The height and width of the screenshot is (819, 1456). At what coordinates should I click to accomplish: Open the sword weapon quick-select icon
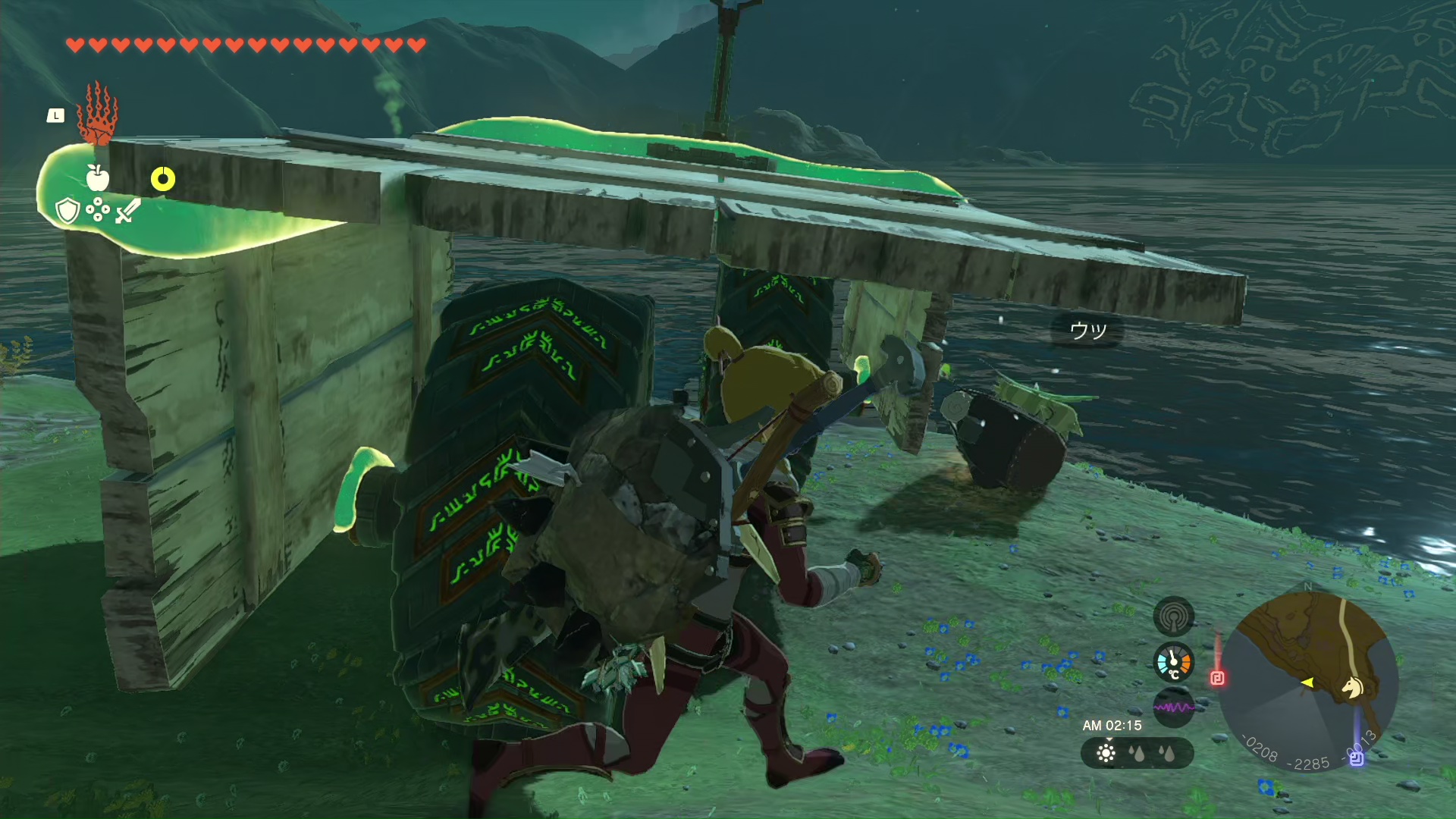click(127, 210)
